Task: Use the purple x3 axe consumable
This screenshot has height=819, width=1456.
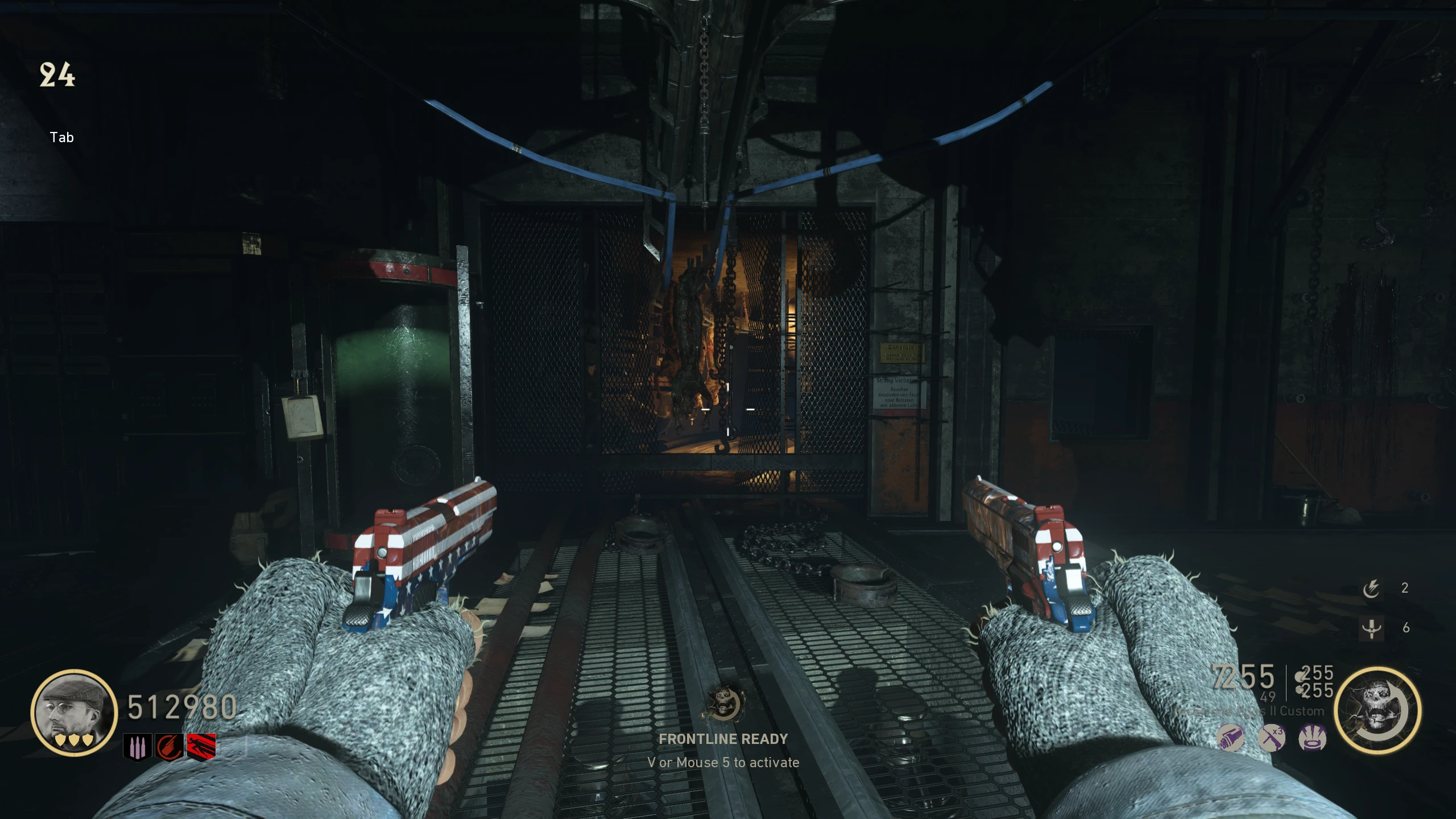Action: click(1271, 739)
